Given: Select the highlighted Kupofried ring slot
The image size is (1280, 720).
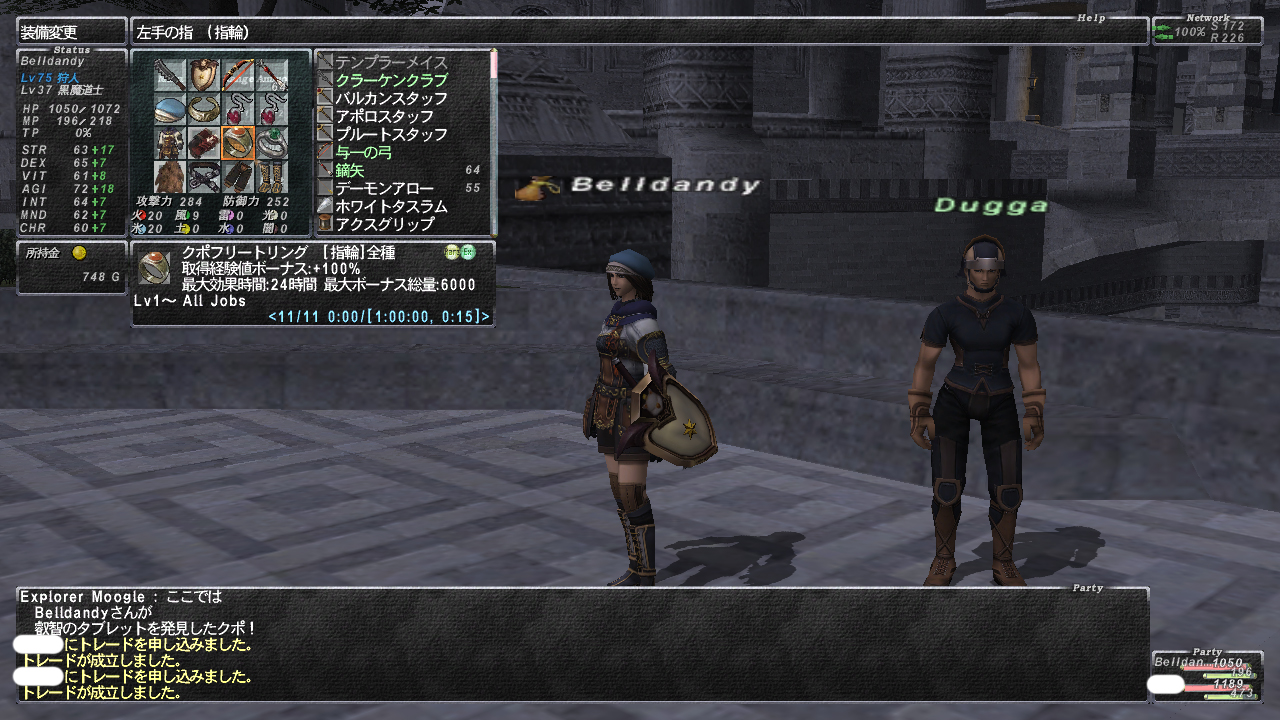Looking at the screenshot, I should click(238, 143).
